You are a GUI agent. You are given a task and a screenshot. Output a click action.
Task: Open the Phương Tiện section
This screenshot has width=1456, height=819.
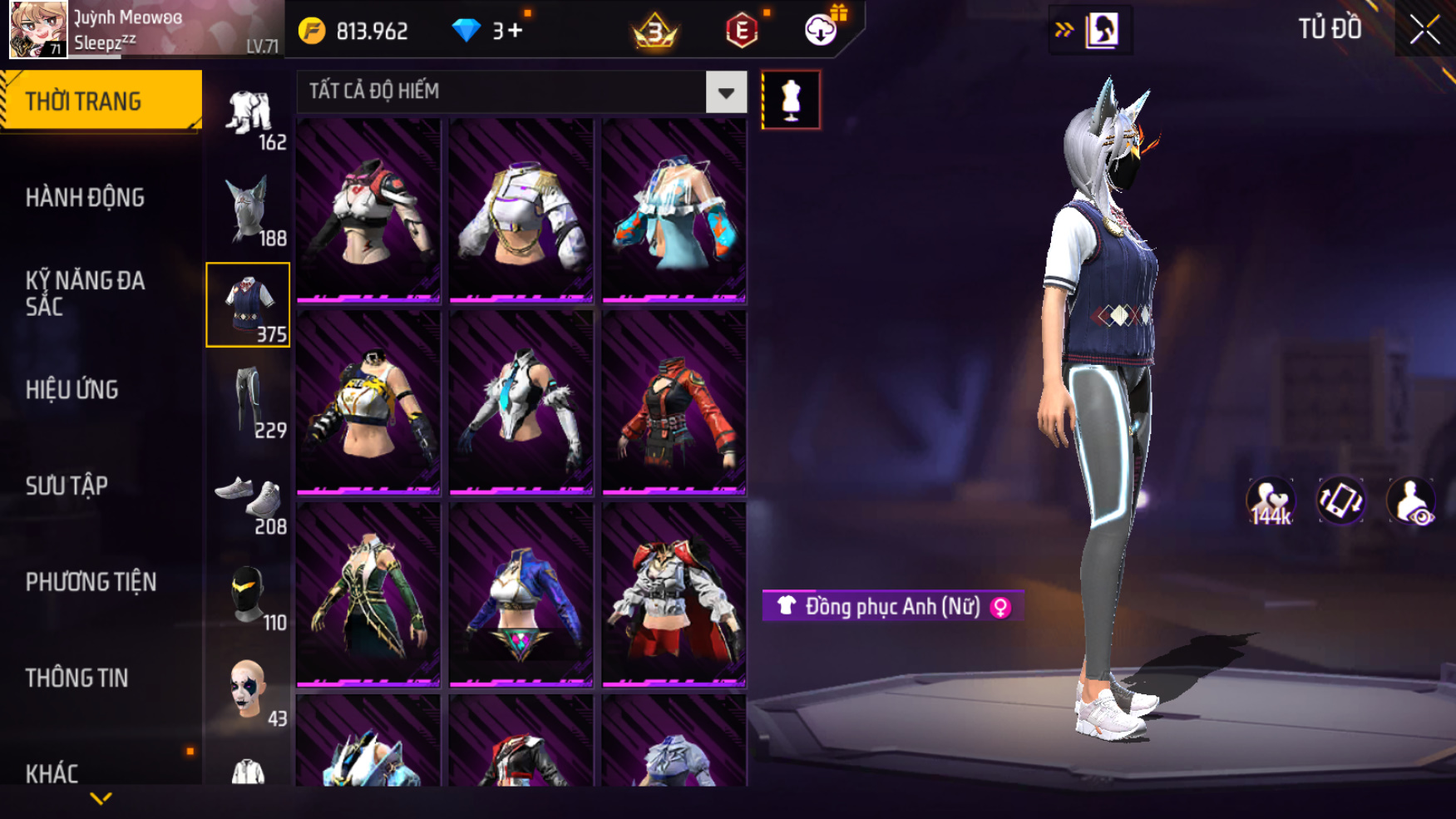91,582
